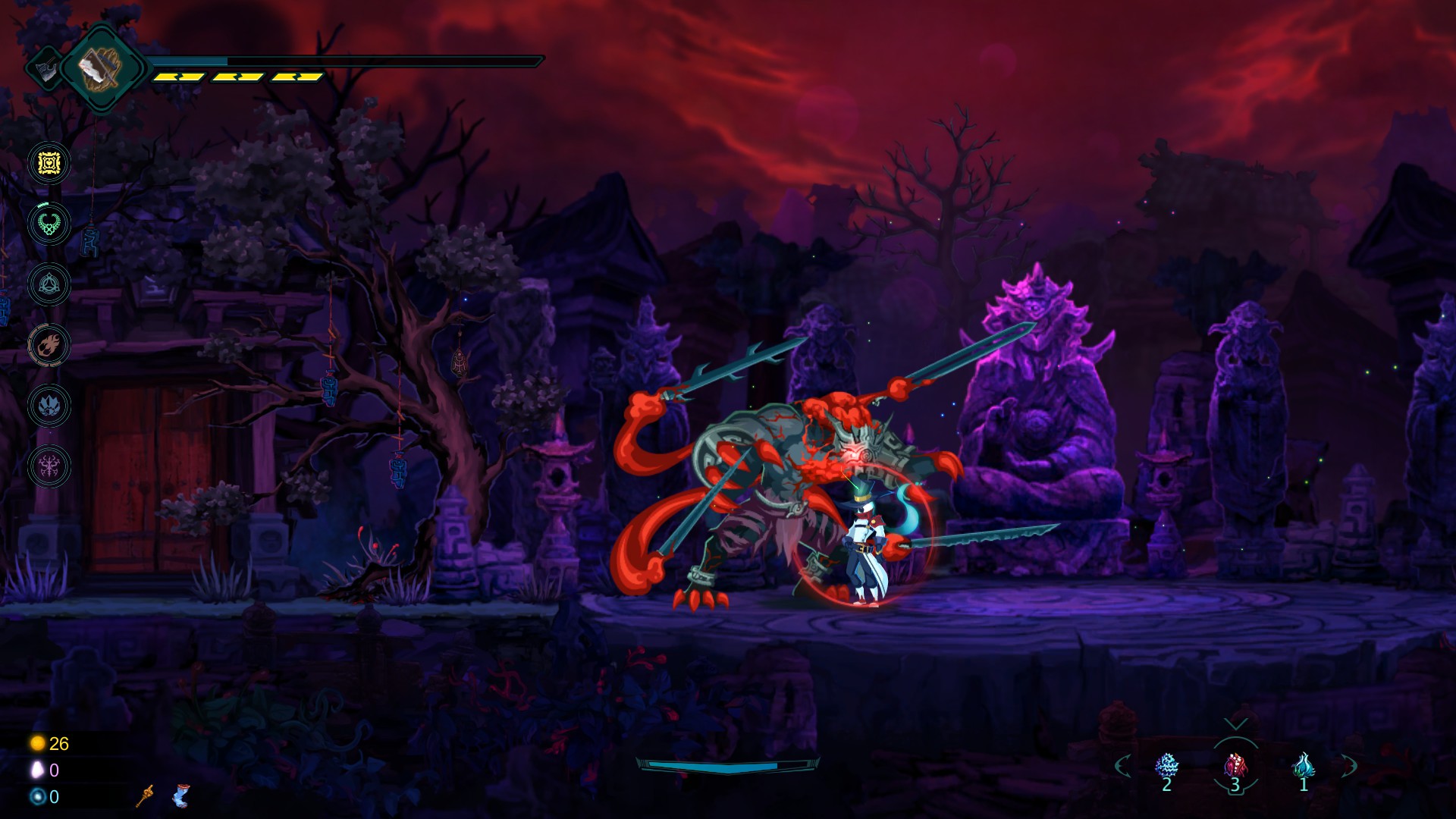
Task: Switch to the small secondary axe icon
Action: [x=46, y=69]
